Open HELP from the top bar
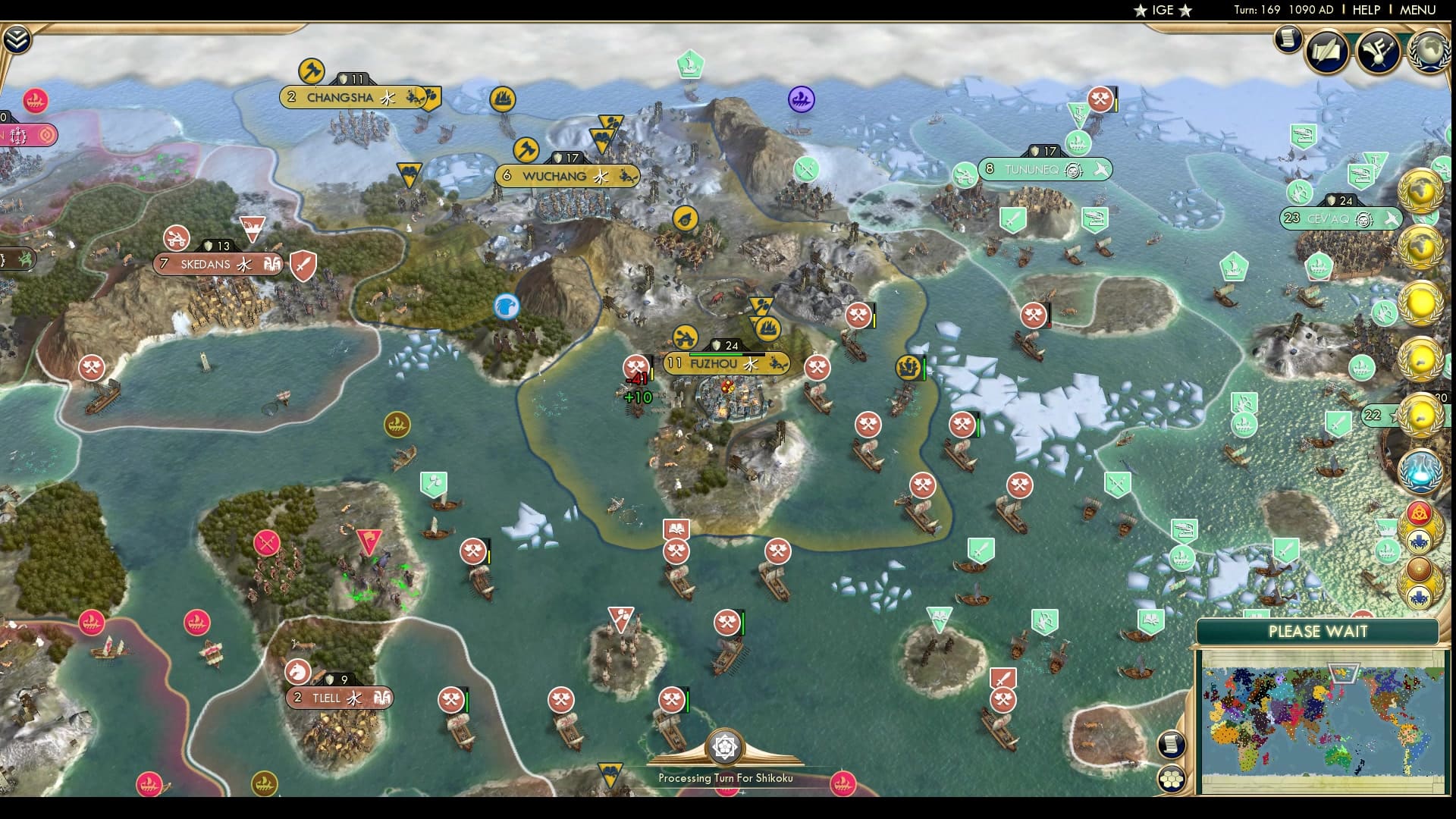The image size is (1456, 819). tap(1367, 11)
